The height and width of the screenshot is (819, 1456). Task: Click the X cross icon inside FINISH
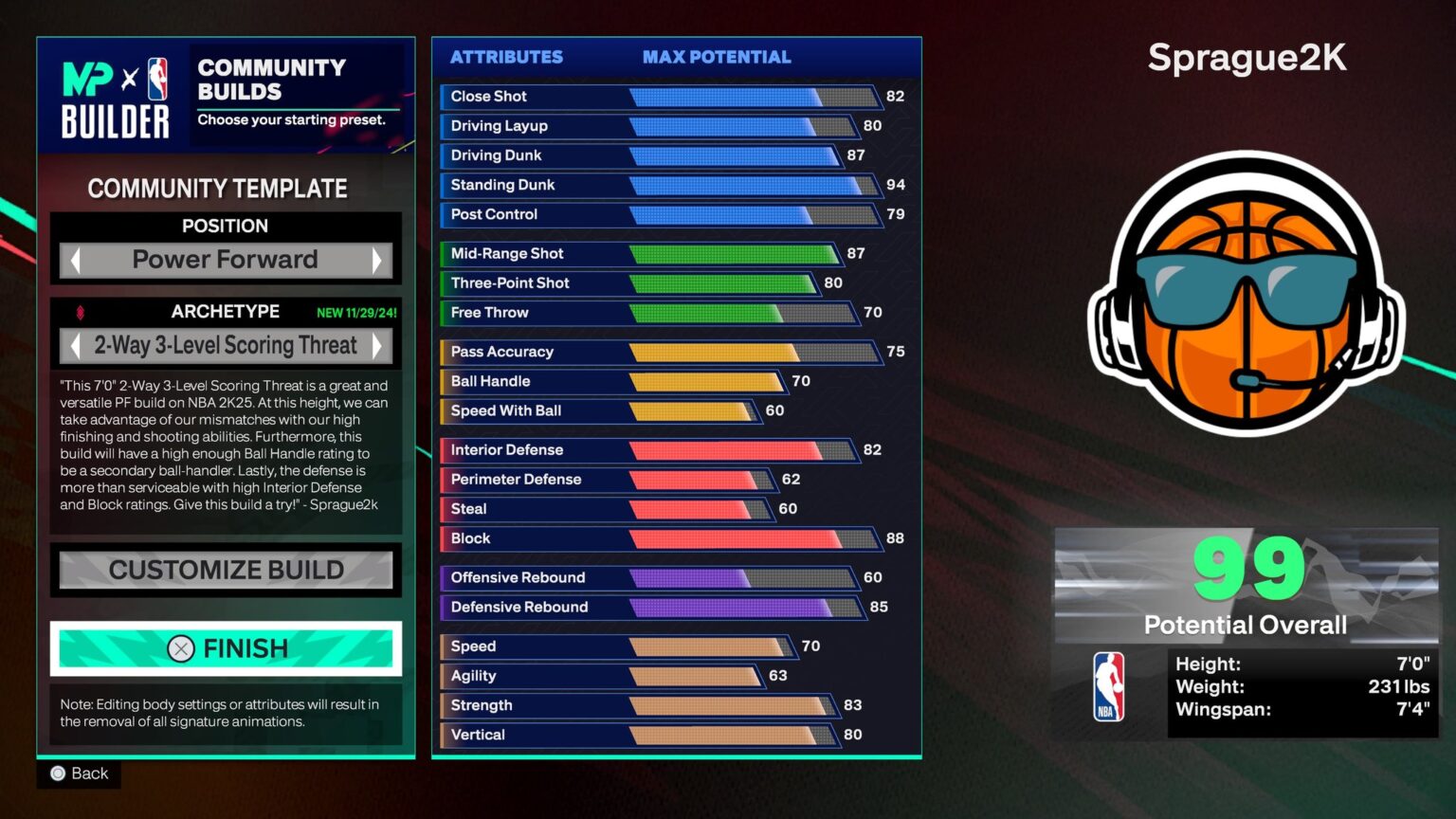point(180,648)
